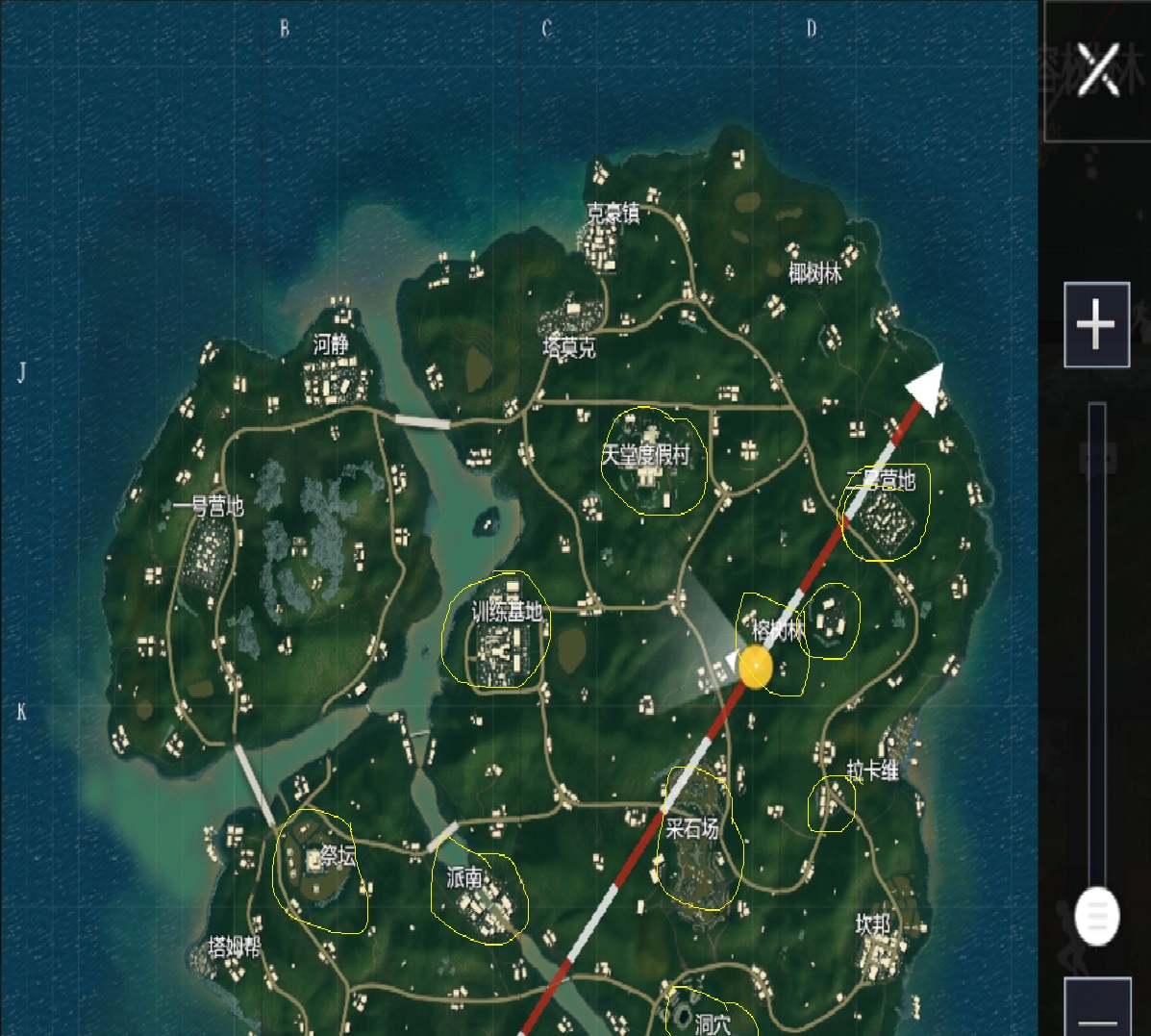The width and height of the screenshot is (1151, 1036).
Task: Choose the 采石场 label on the map
Action: click(692, 827)
